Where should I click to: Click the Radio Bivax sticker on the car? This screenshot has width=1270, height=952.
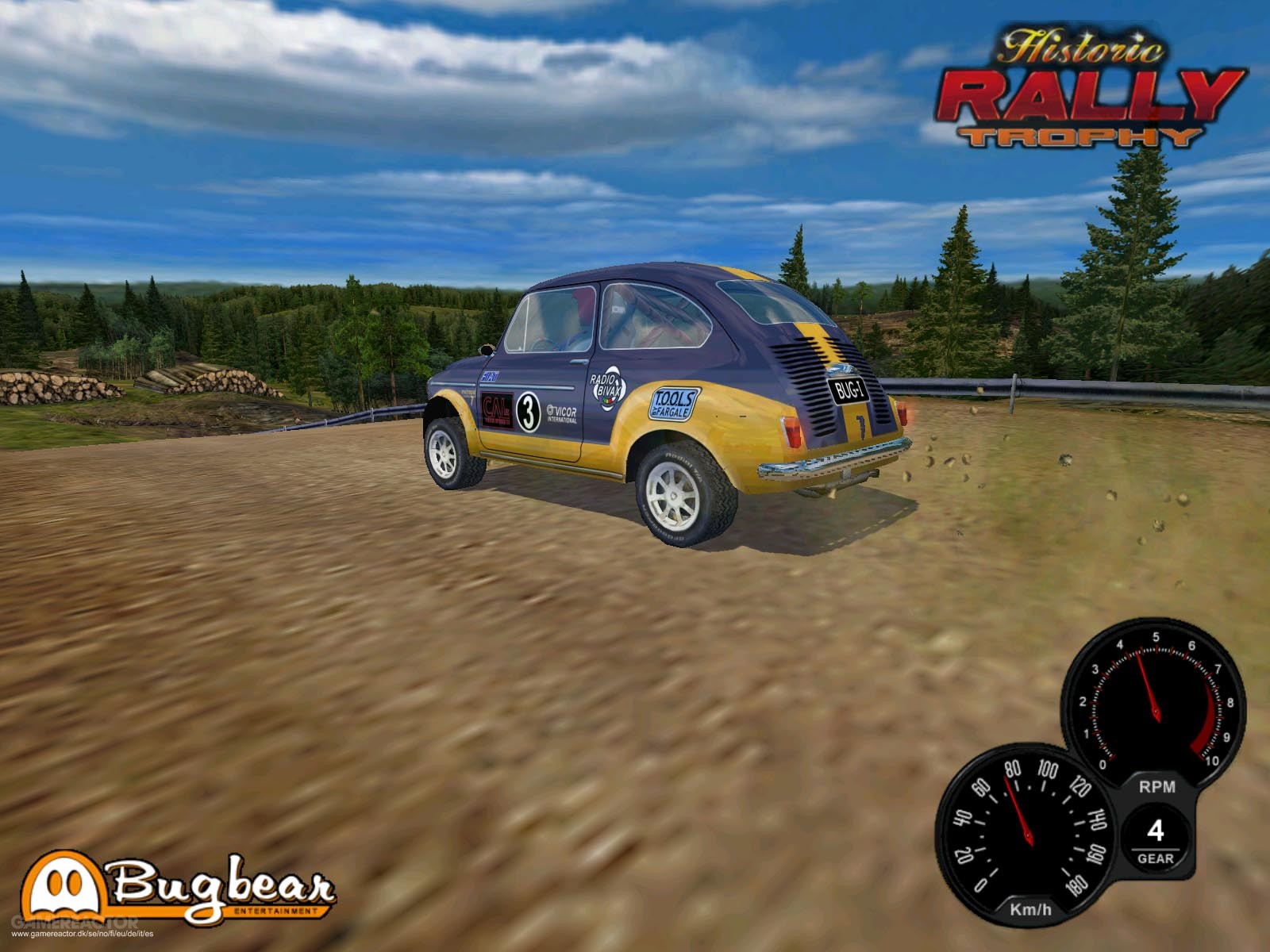606,389
